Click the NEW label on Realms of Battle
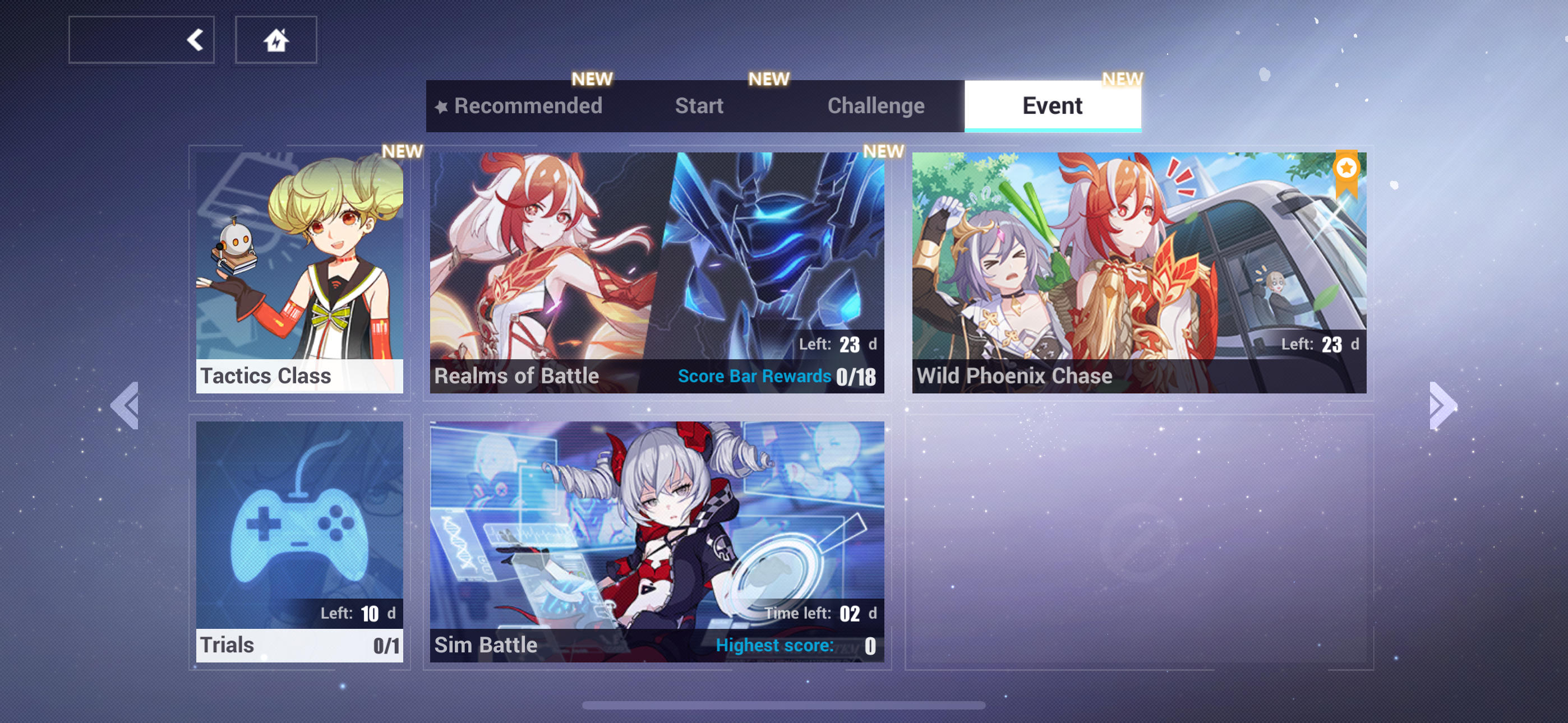Image resolution: width=1568 pixels, height=723 pixels. (884, 151)
